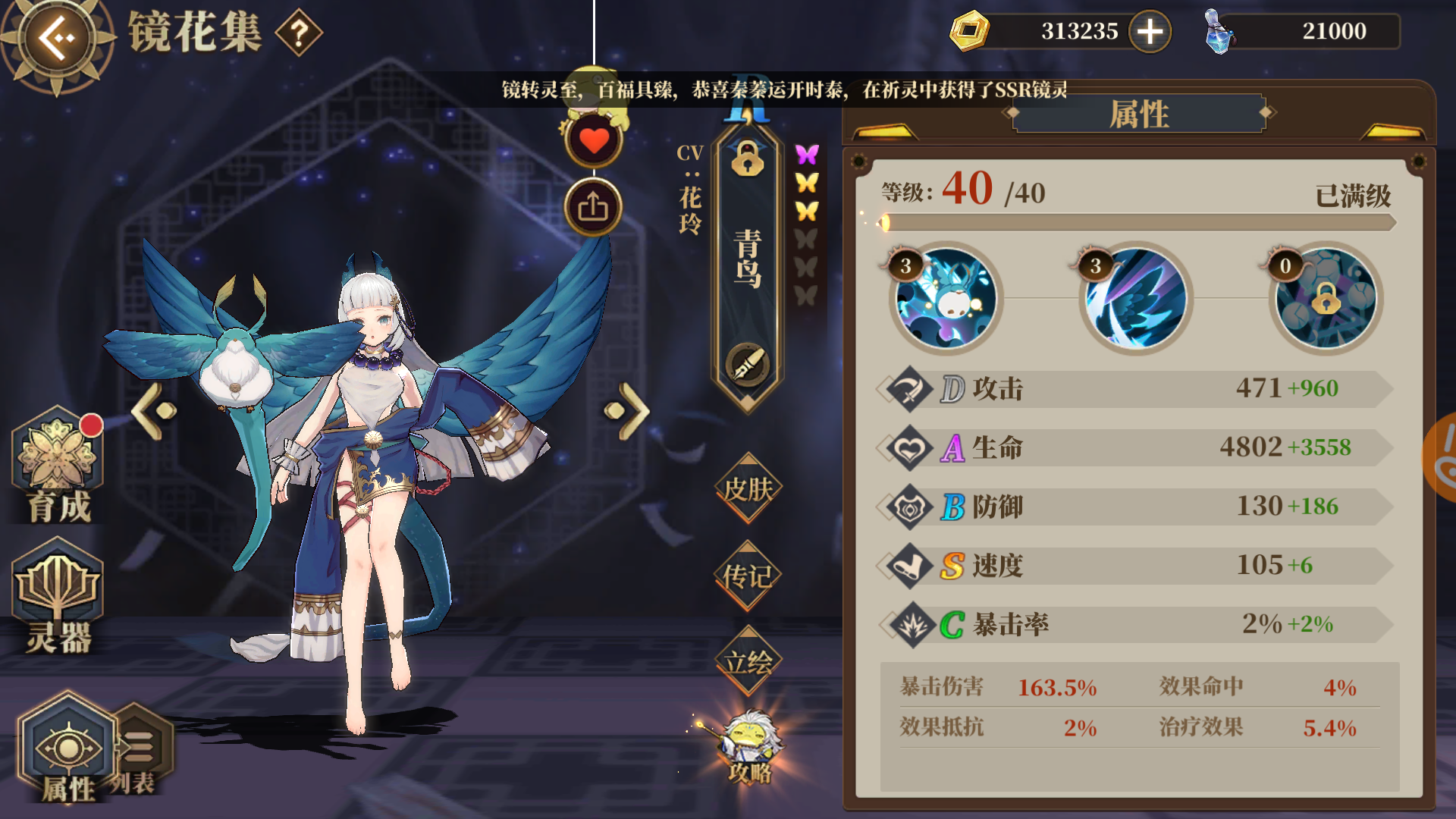Tap the pen signature icon below 青鸟 nameplate
The height and width of the screenshot is (819, 1456).
pos(747,364)
